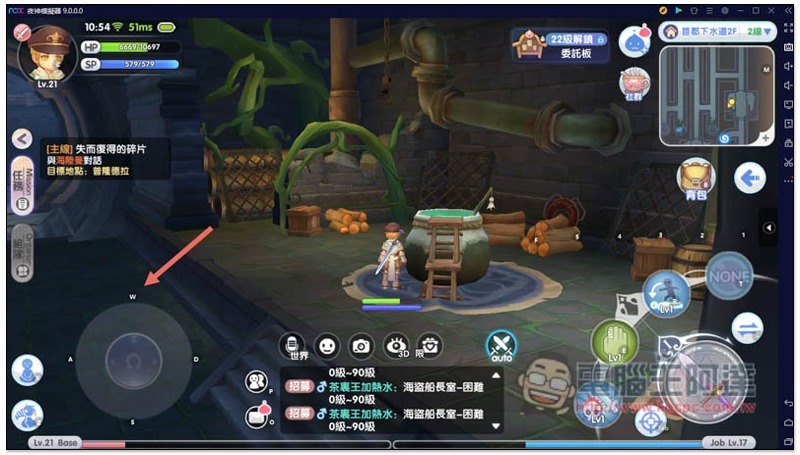The image size is (800, 455).
Task: Collapse the quest tracker with the arrow
Action: point(21,139)
